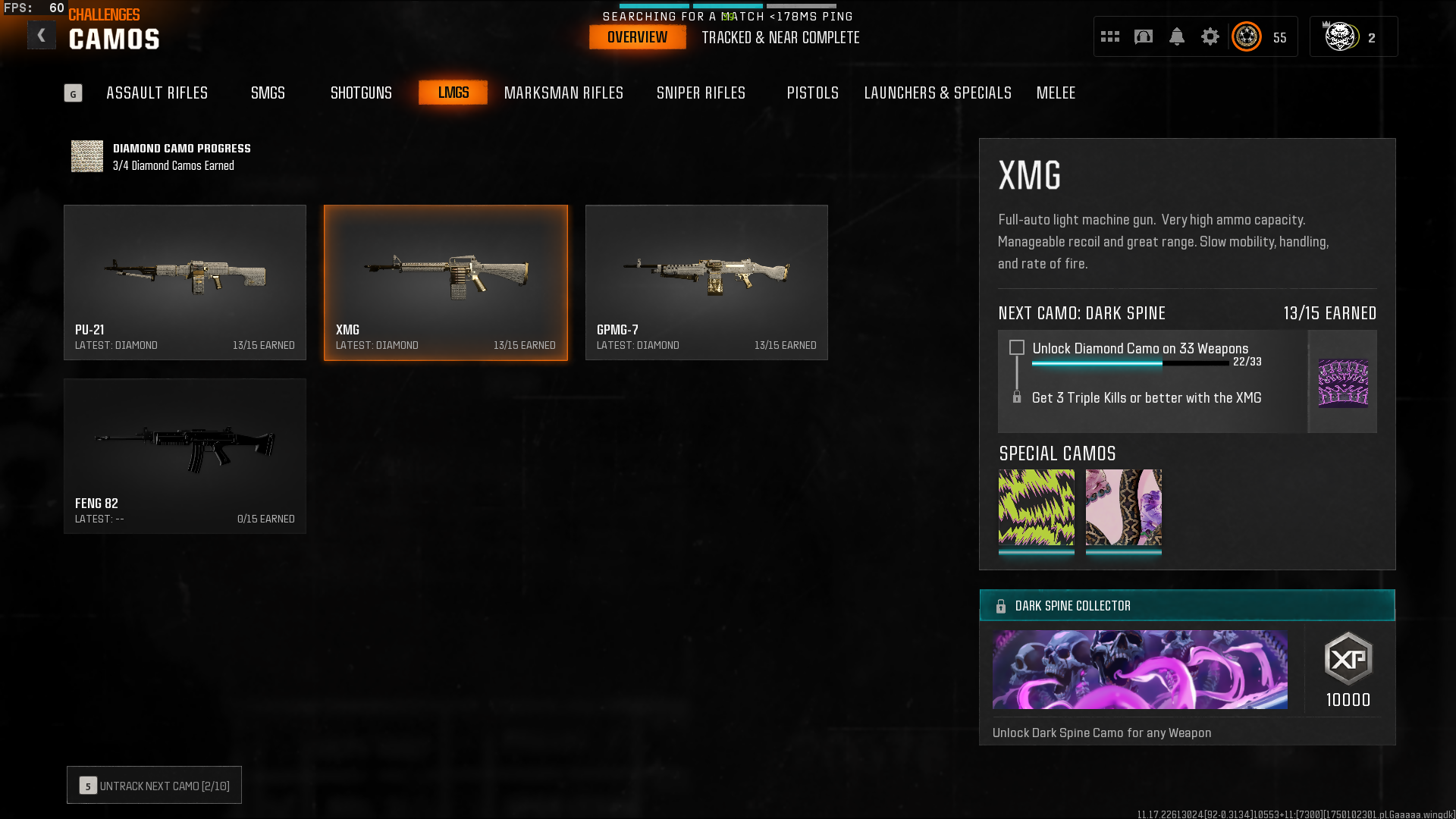View the Dark Spine camo swatch

(1343, 382)
